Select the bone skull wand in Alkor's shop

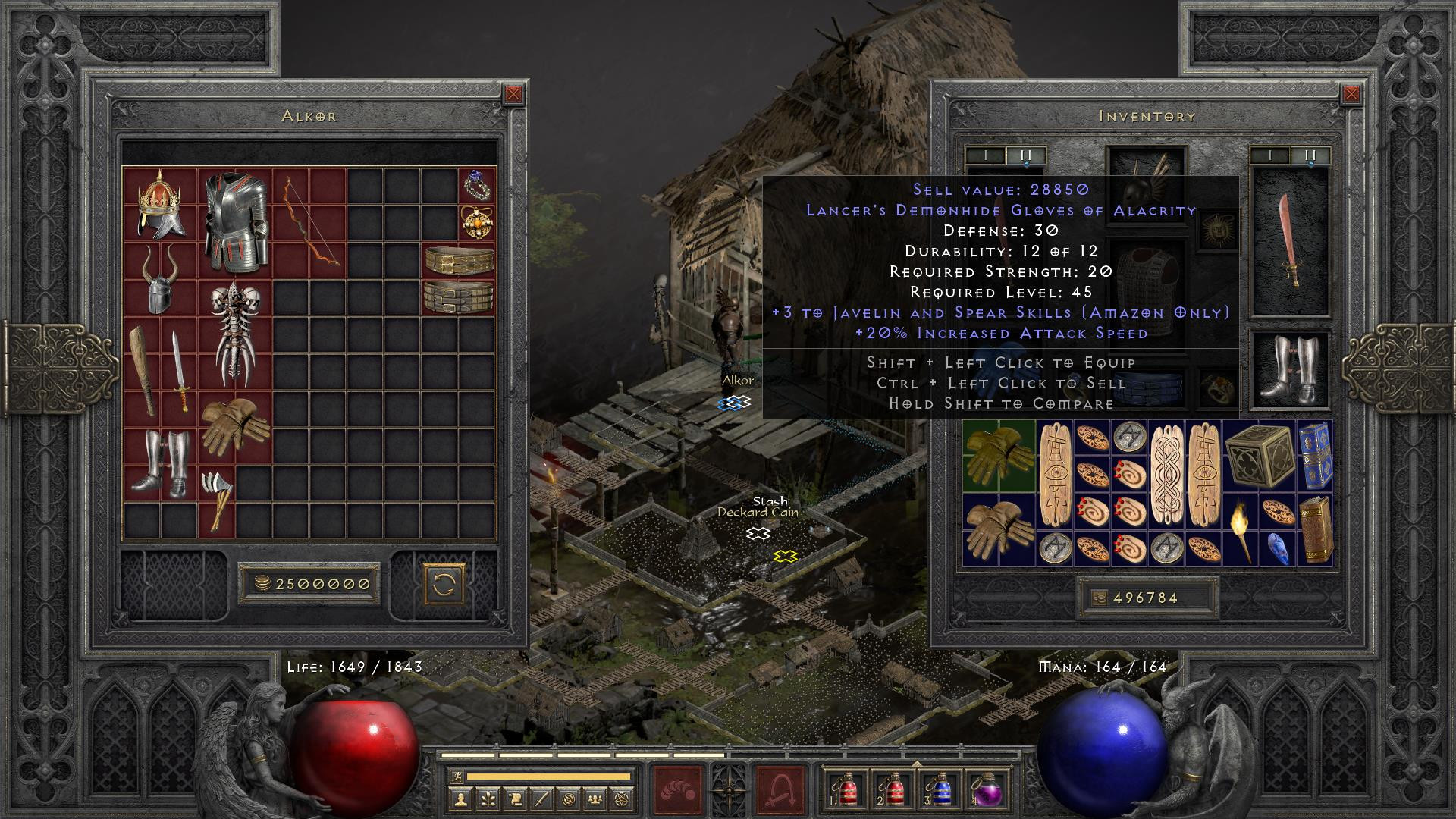point(235,334)
